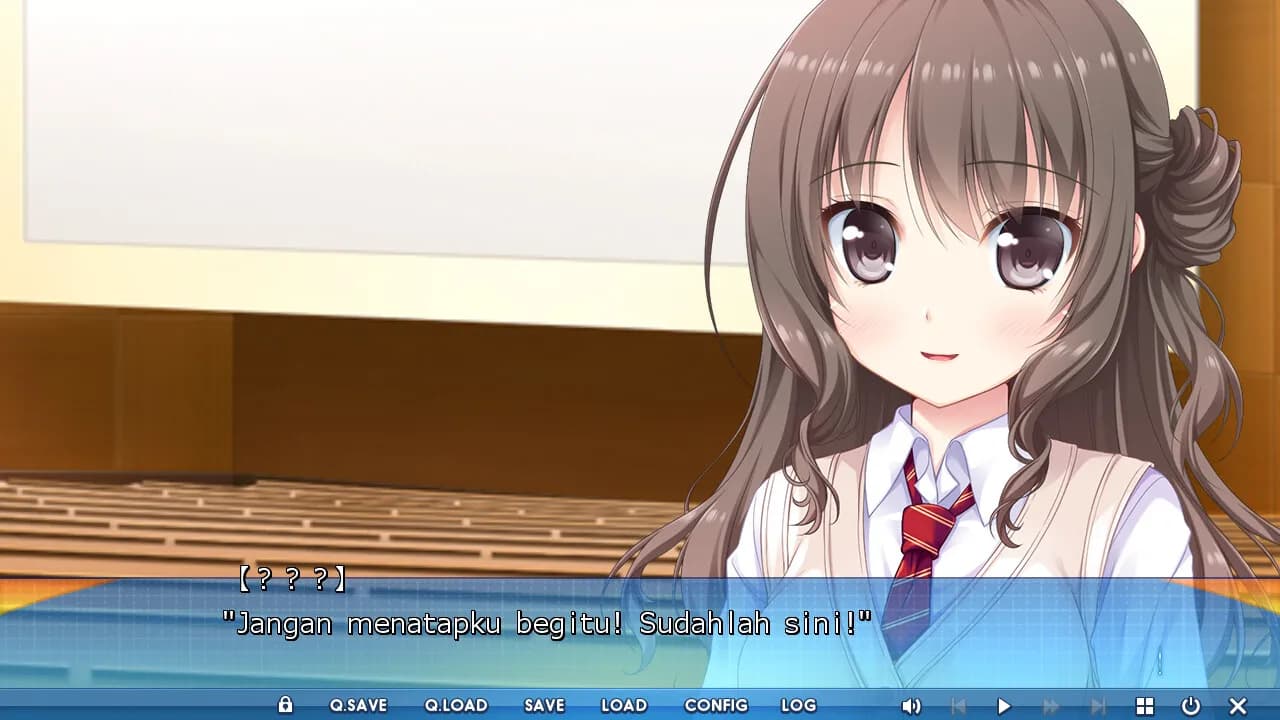1280x720 pixels.
Task: Open the SAVE screen
Action: point(543,705)
